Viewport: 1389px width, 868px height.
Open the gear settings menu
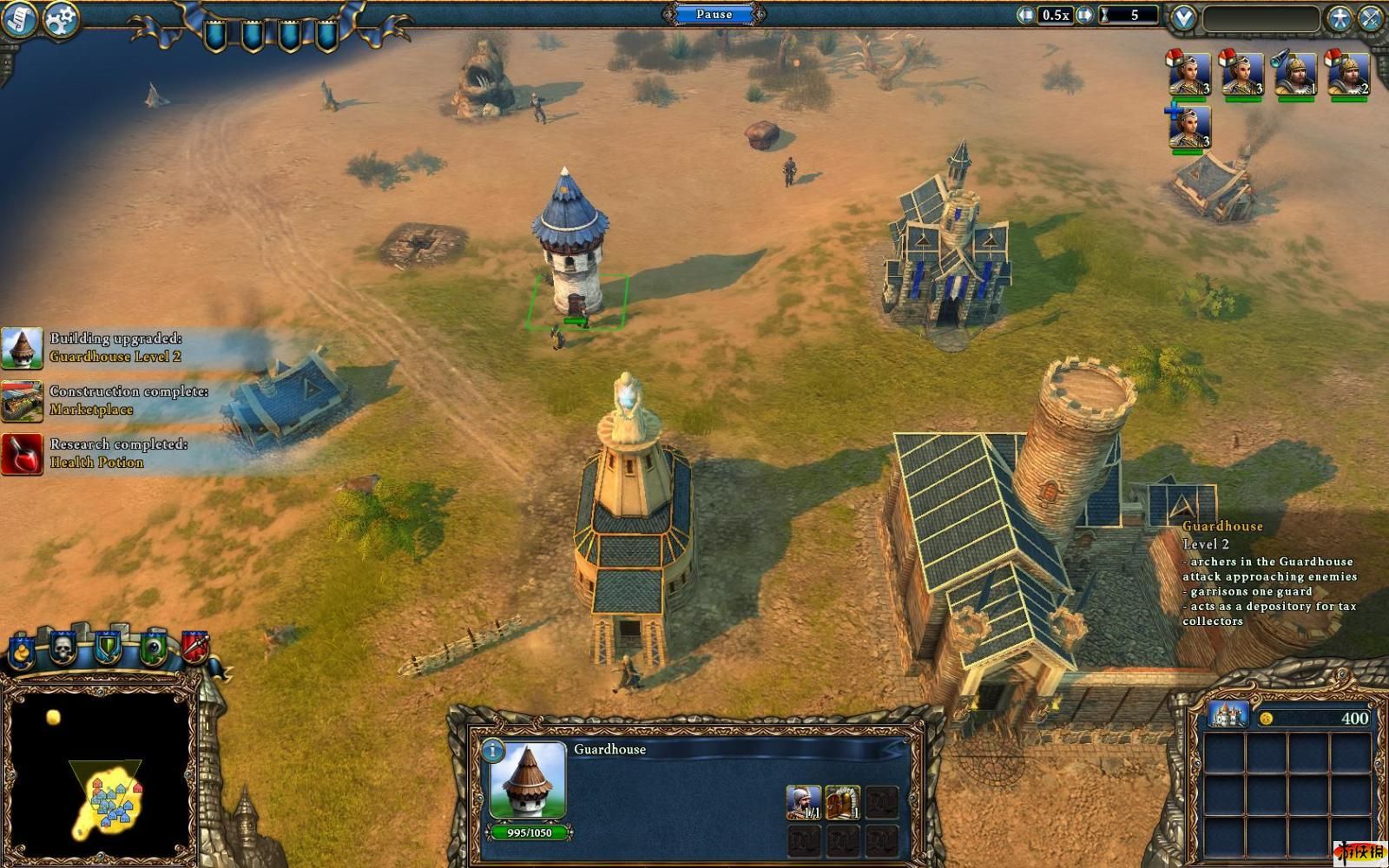pos(60,18)
